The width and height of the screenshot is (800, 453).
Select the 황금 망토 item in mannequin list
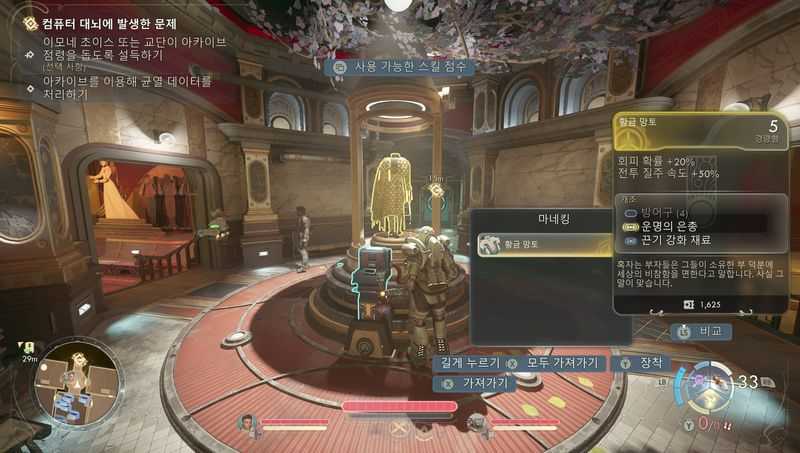[x=540, y=245]
